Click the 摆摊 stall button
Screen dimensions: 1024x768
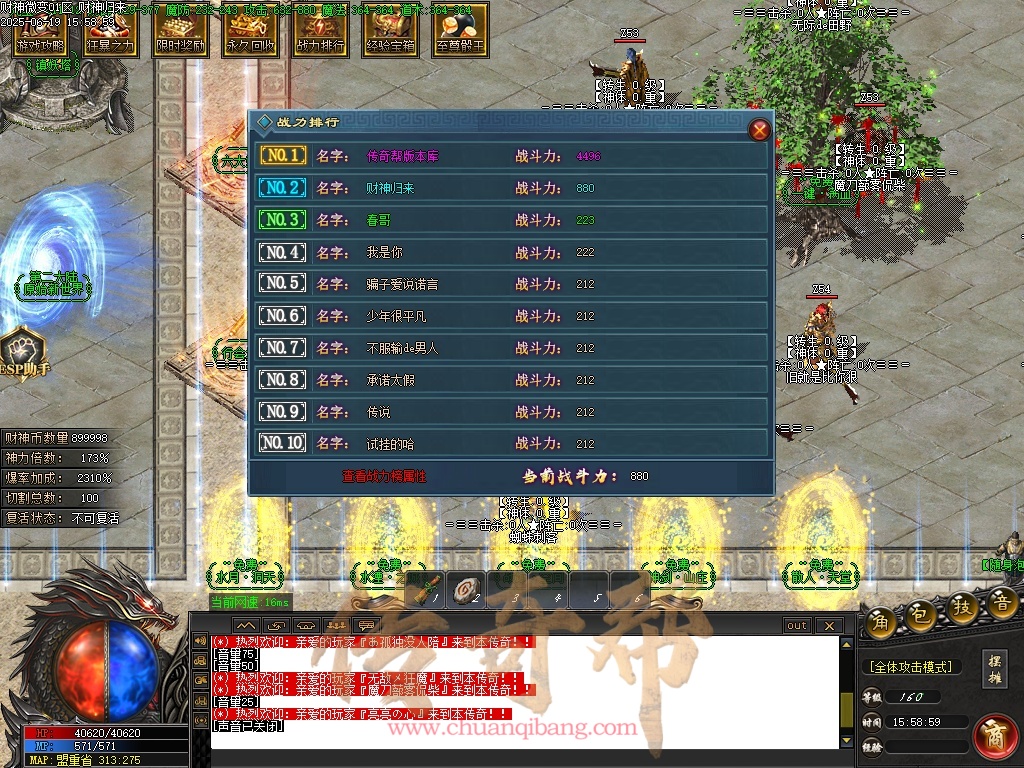(994, 668)
